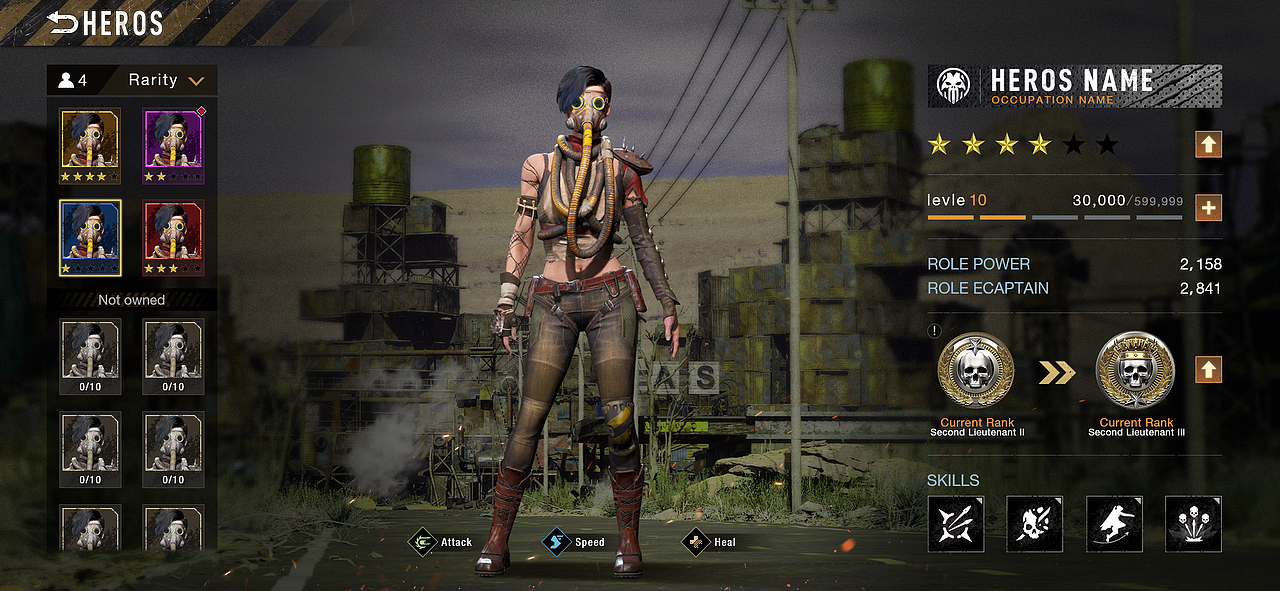Viewport: 1280px width, 591px height.
Task: Select the crossed blades skill icon
Action: tap(955, 523)
